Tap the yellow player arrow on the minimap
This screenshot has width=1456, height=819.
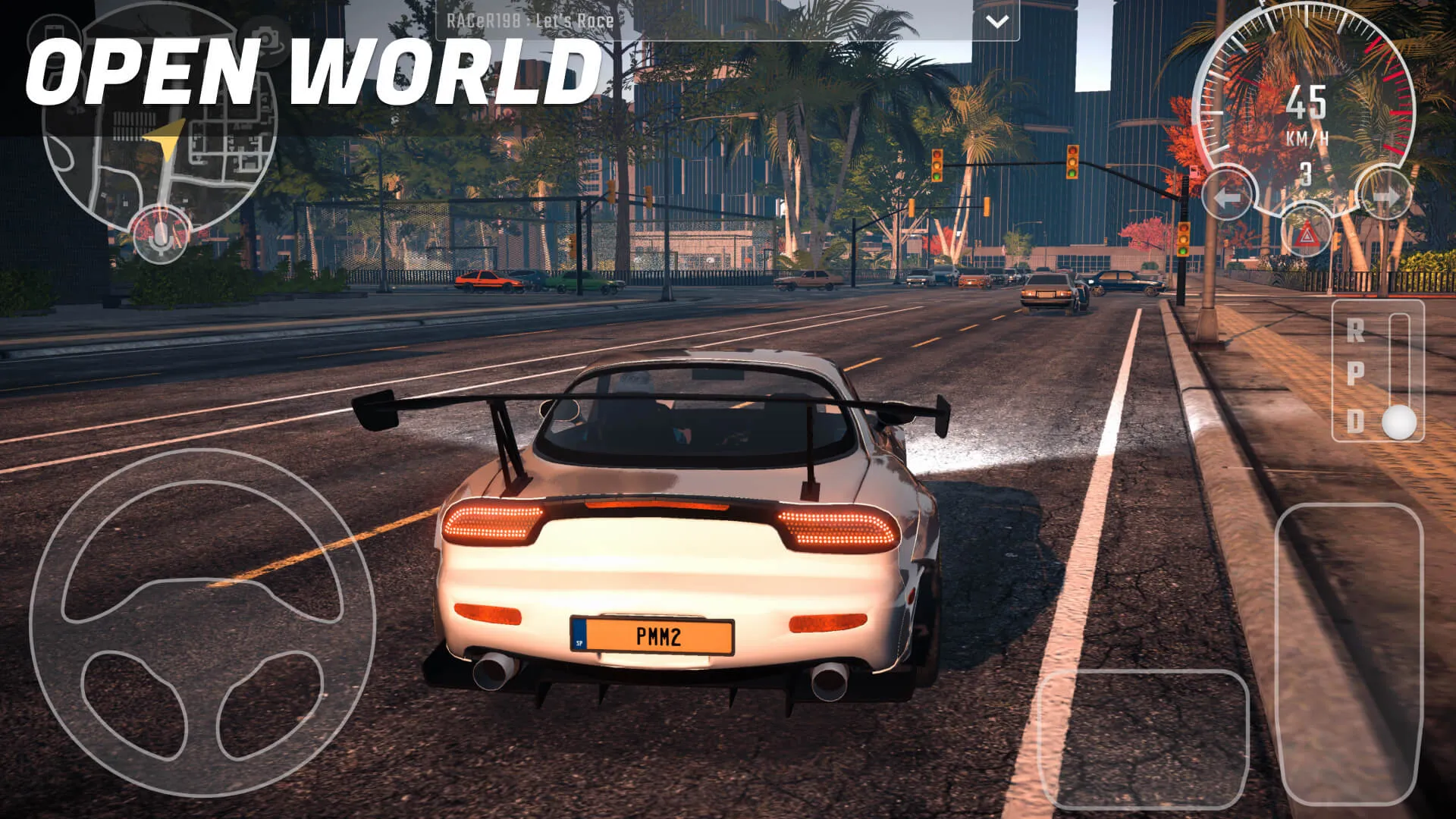[x=163, y=136]
